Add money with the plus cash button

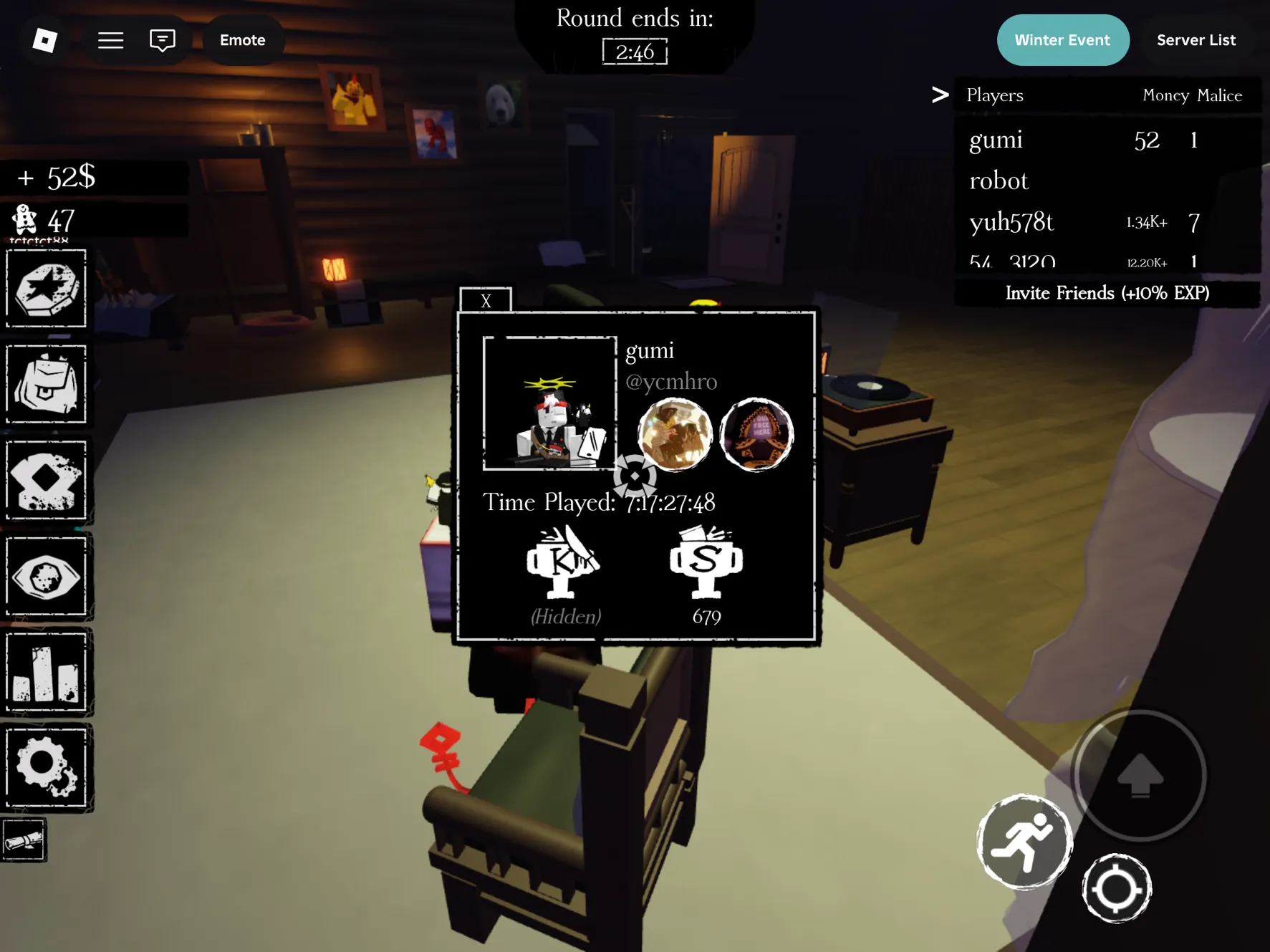(x=26, y=177)
